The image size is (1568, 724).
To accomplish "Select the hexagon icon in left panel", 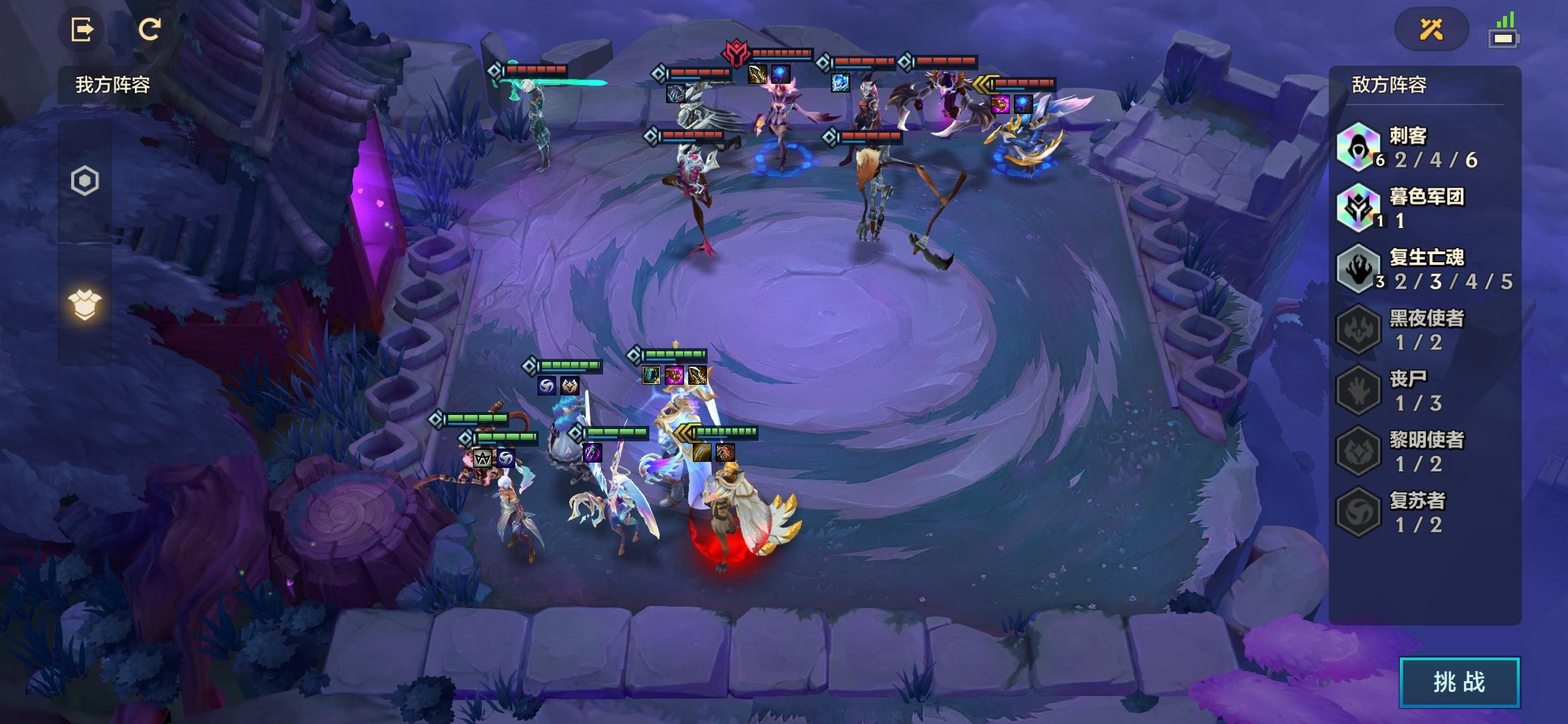I will coord(85,181).
